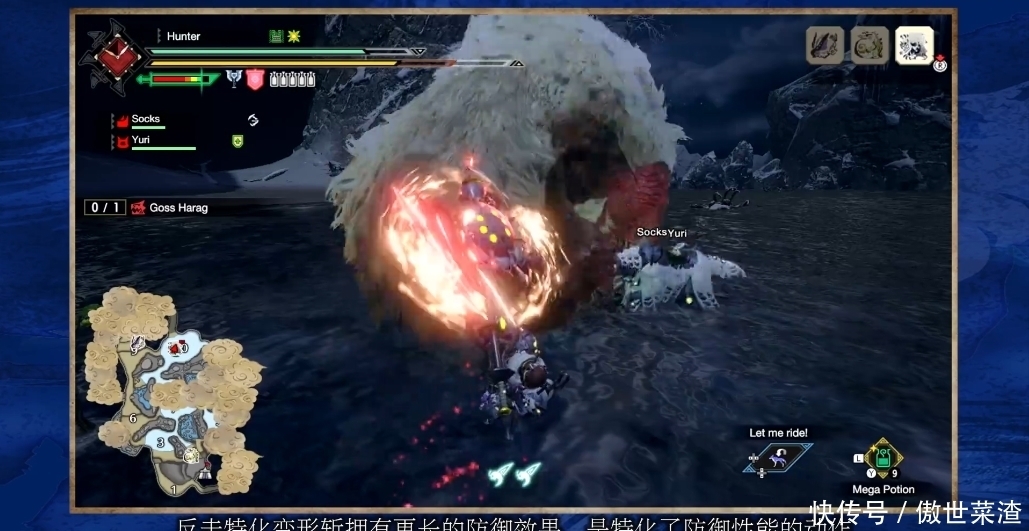Select the highlighted white monster icon
The height and width of the screenshot is (531, 1029).
914,45
